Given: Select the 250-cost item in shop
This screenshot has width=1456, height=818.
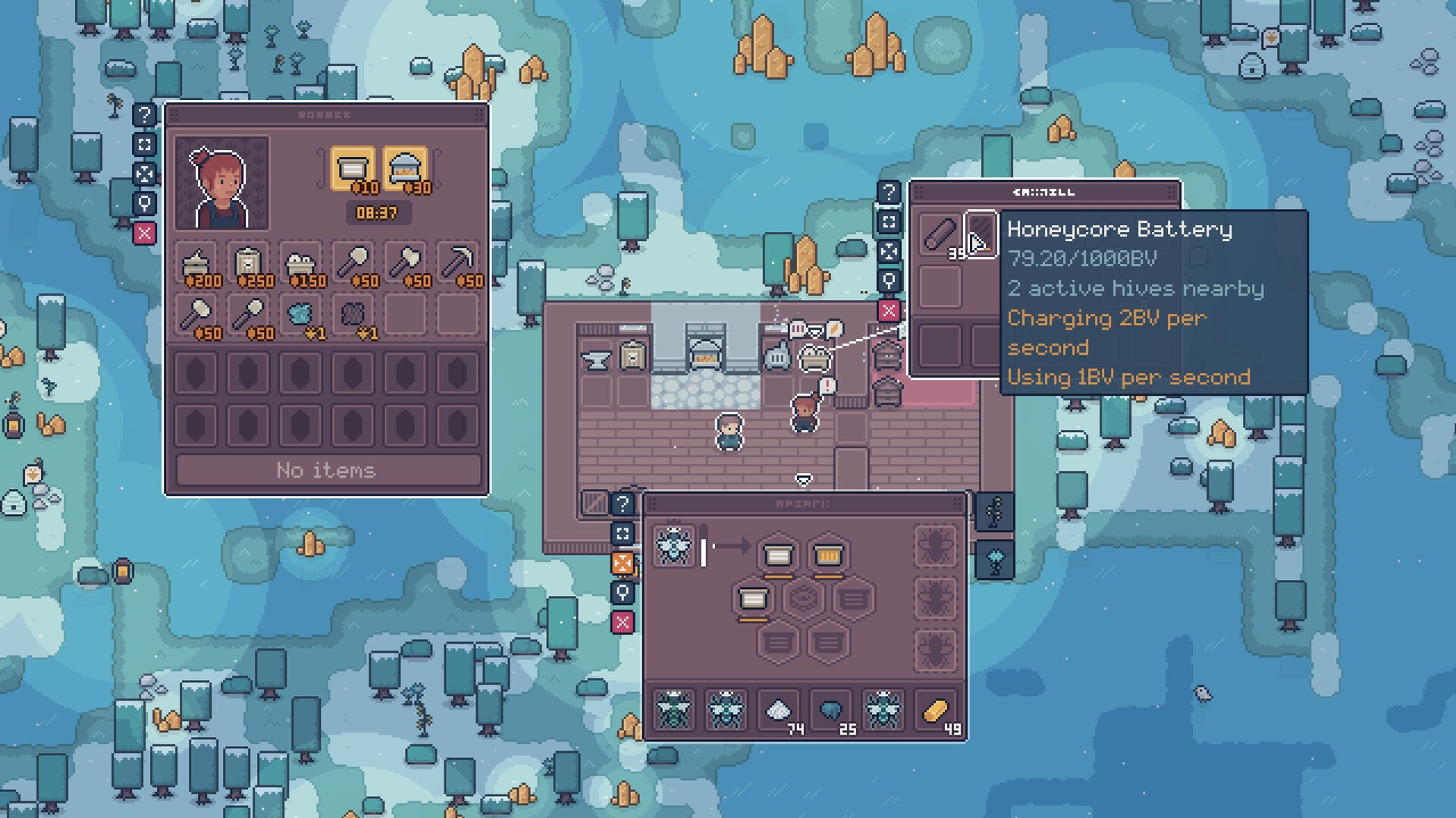Looking at the screenshot, I should 249,265.
